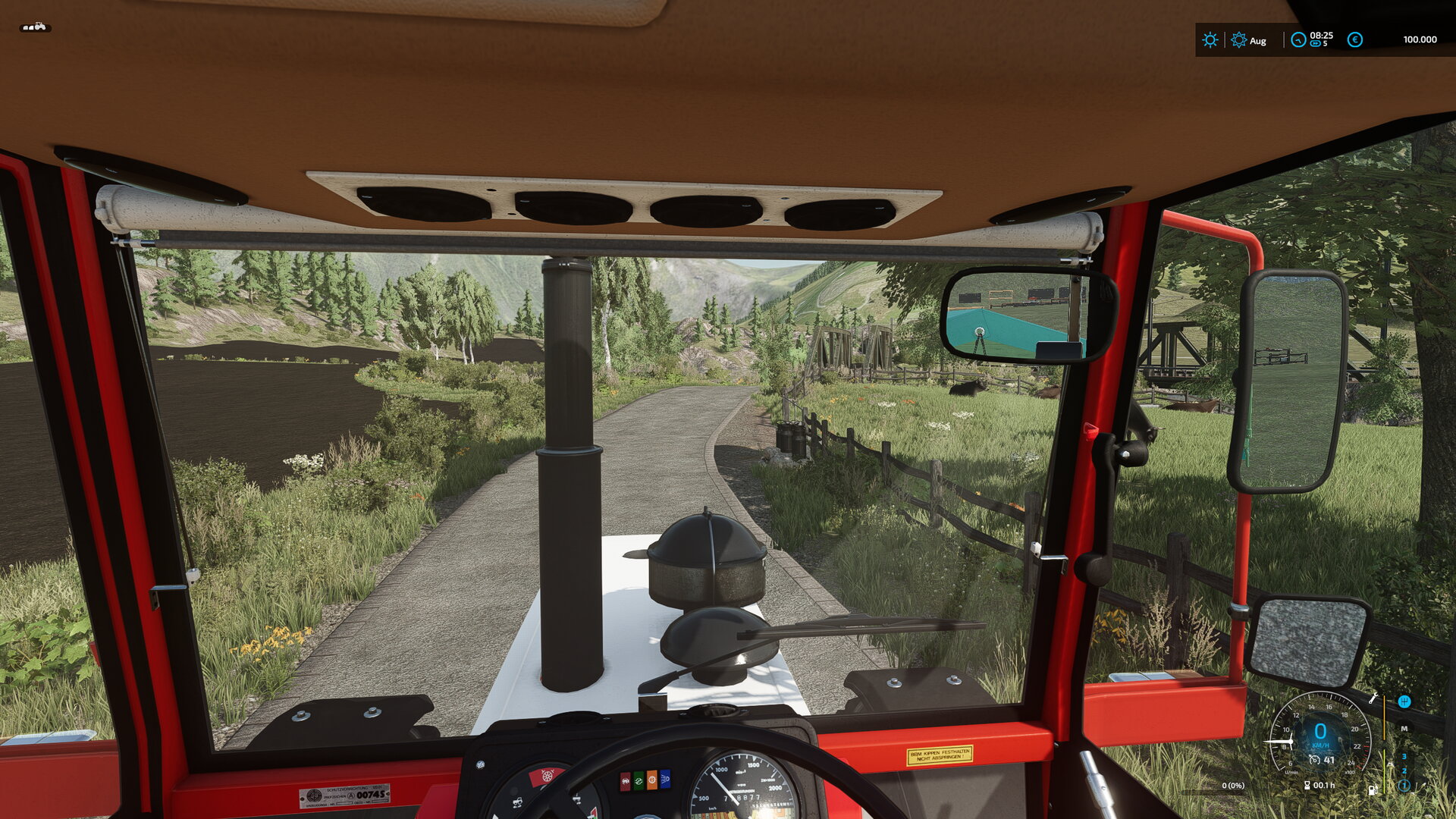
Task: Click the sunny weather icon
Action: [1210, 40]
